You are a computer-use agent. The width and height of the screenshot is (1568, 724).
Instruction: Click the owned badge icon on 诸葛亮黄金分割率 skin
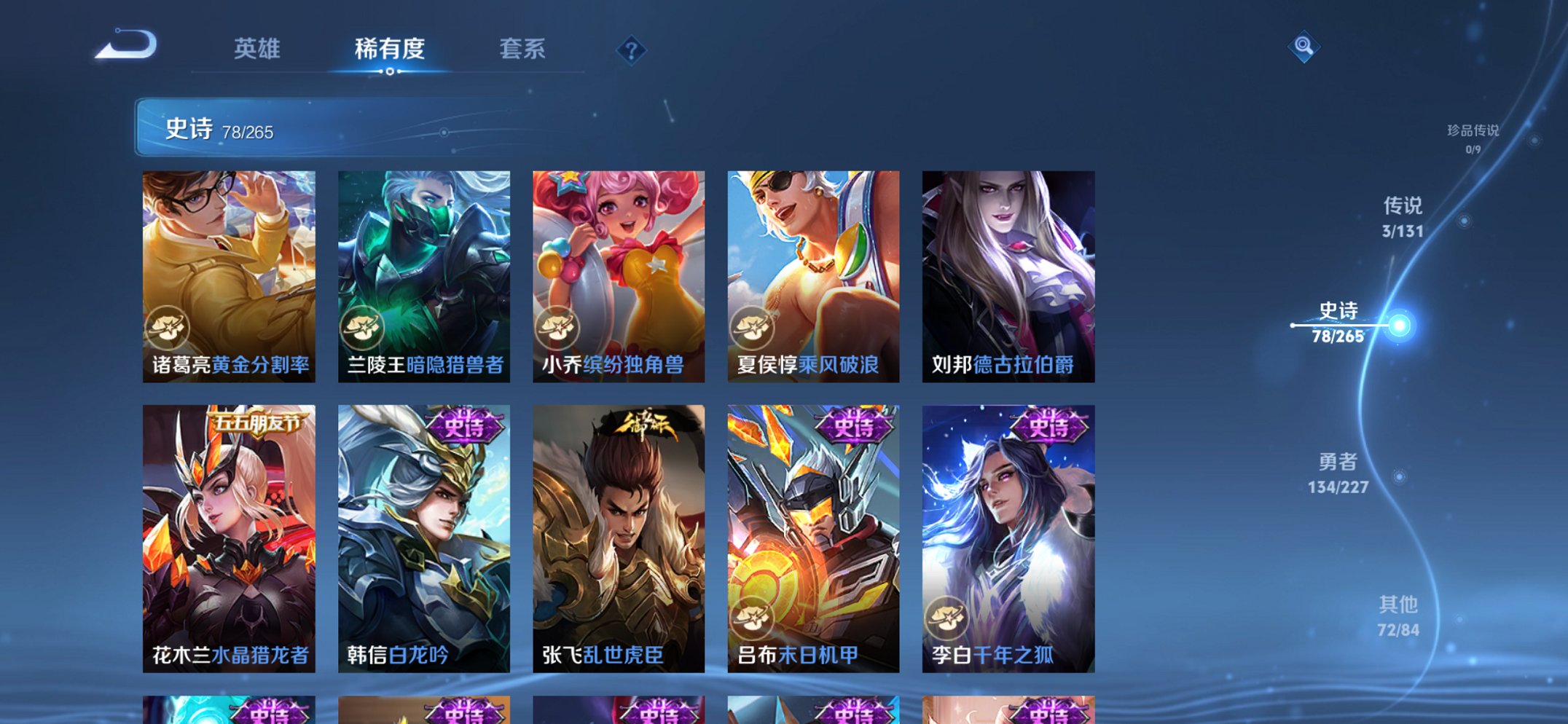tap(169, 328)
